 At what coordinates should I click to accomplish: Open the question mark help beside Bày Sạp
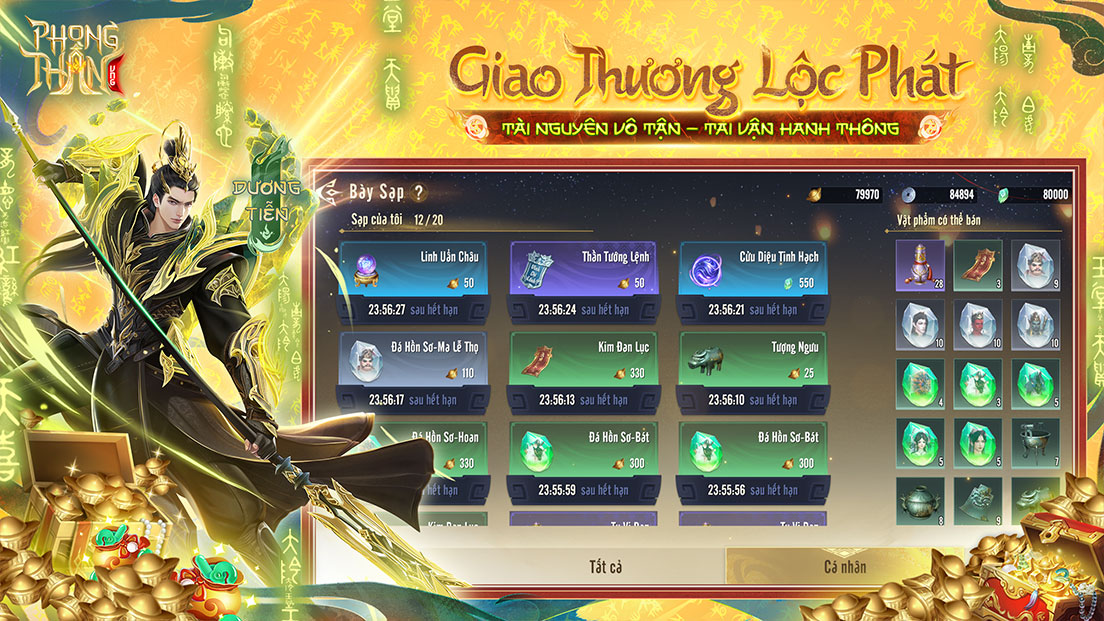pyautogui.click(x=418, y=192)
